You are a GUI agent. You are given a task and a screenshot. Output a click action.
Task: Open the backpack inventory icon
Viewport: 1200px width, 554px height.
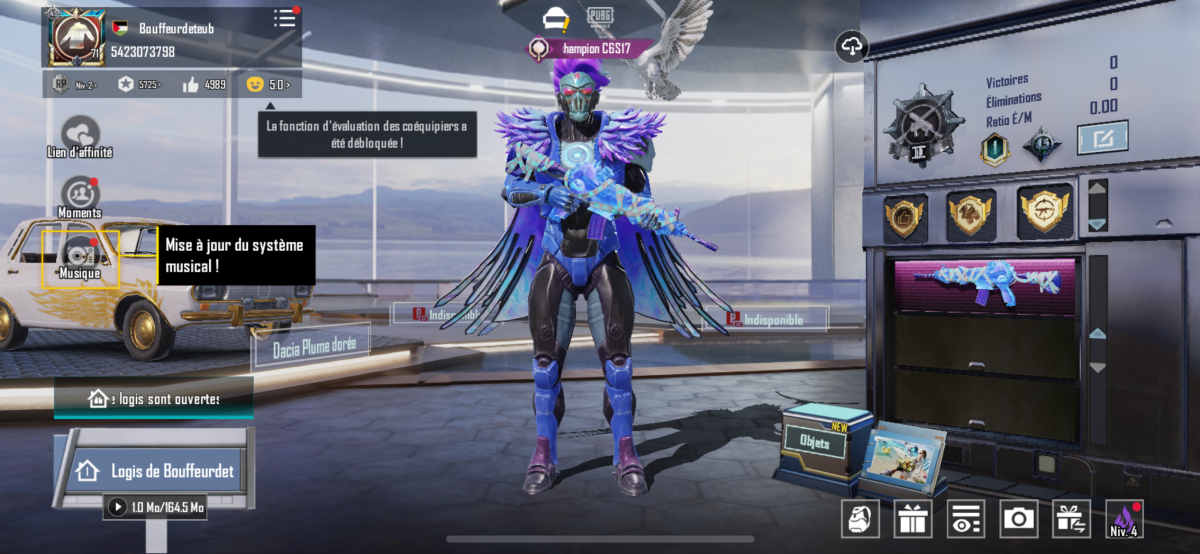pyautogui.click(x=860, y=518)
